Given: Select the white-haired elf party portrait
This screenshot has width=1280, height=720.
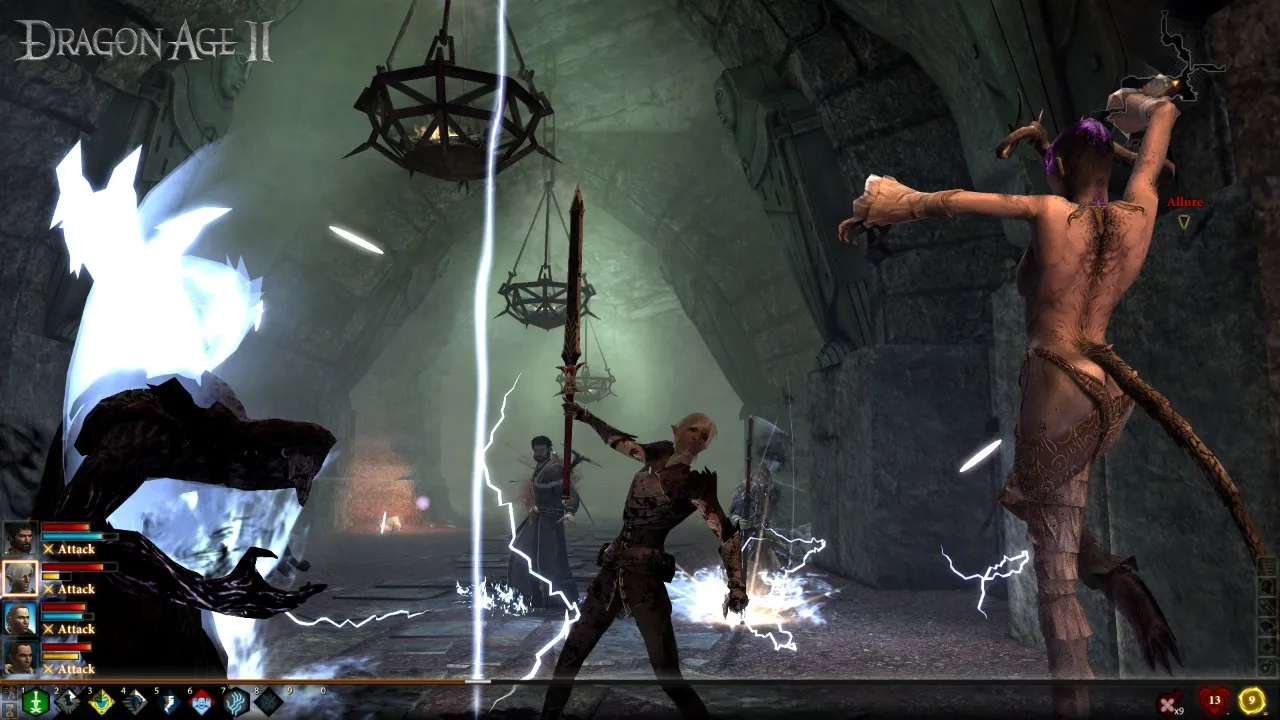Looking at the screenshot, I should coord(20,578).
